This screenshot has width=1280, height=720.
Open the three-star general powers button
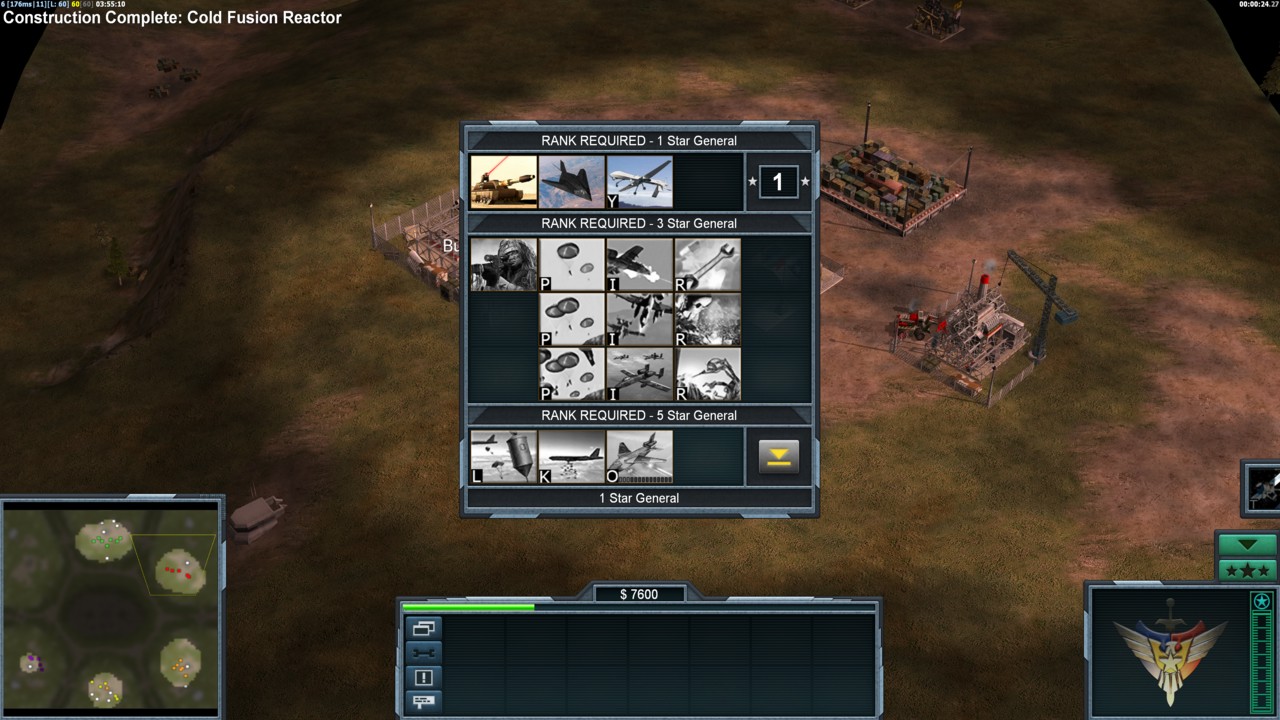pyautogui.click(x=1247, y=570)
